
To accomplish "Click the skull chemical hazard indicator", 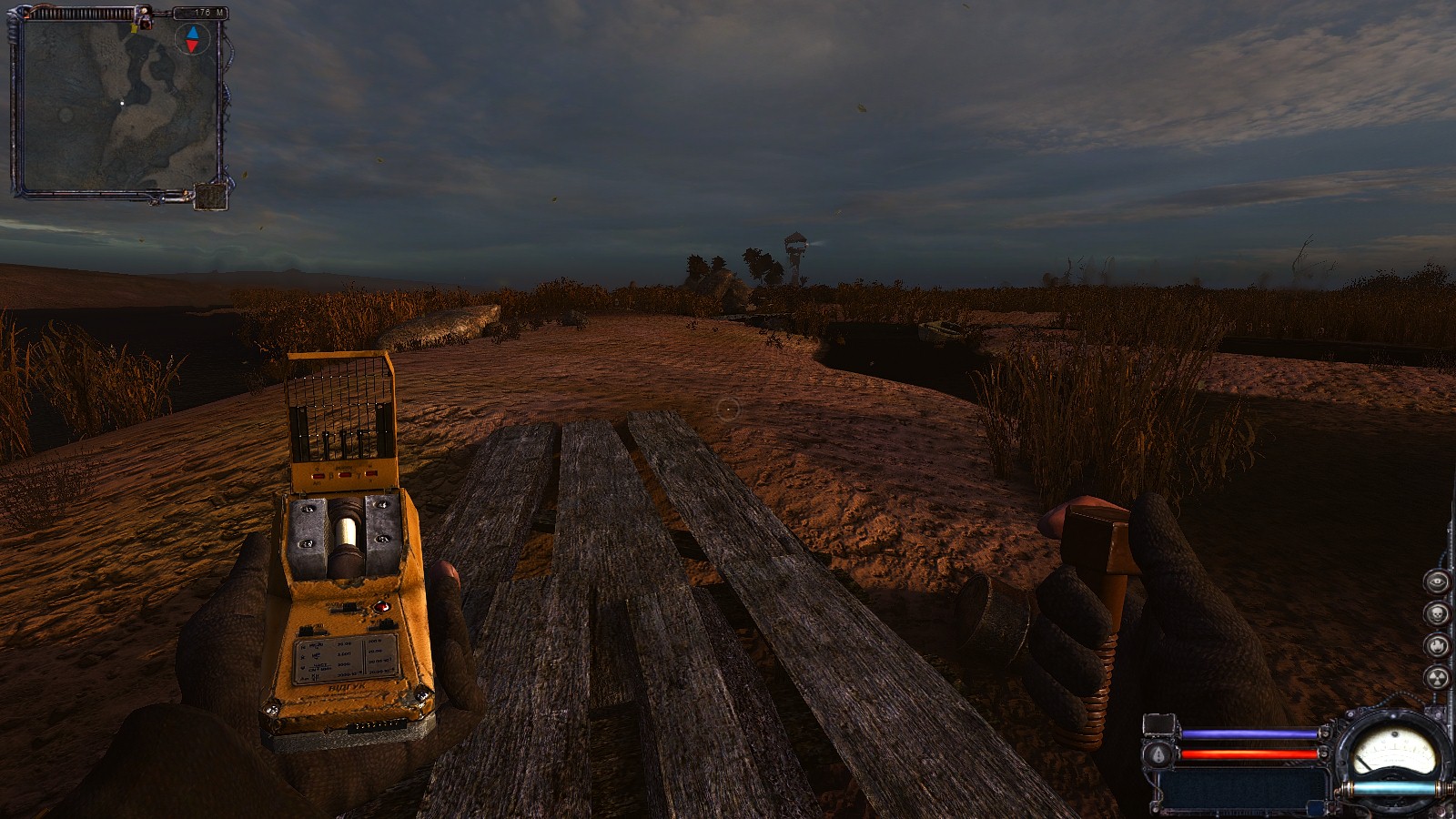I will tap(1437, 613).
